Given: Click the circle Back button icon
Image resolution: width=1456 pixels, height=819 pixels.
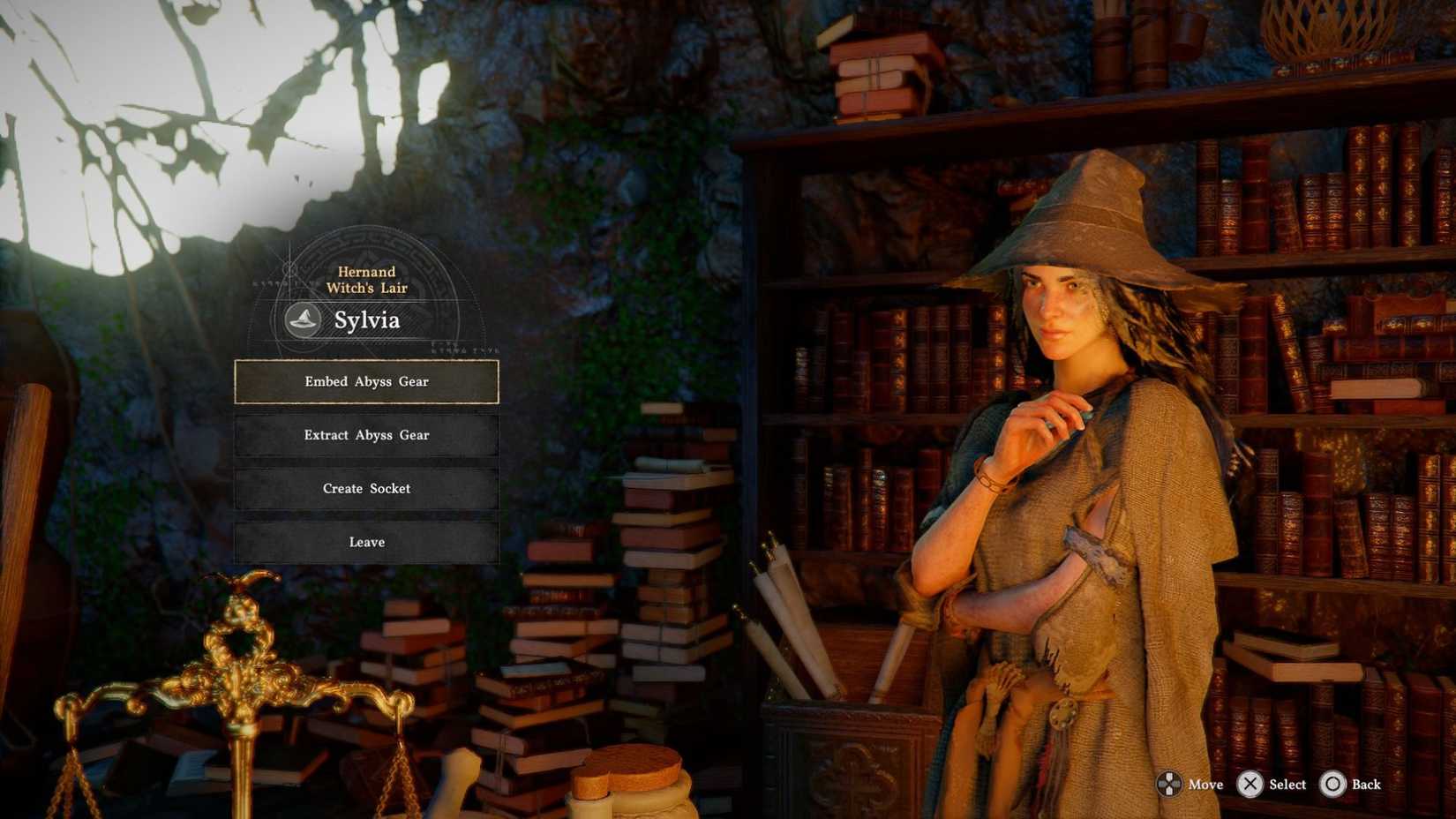Looking at the screenshot, I should pyautogui.click(x=1332, y=784).
